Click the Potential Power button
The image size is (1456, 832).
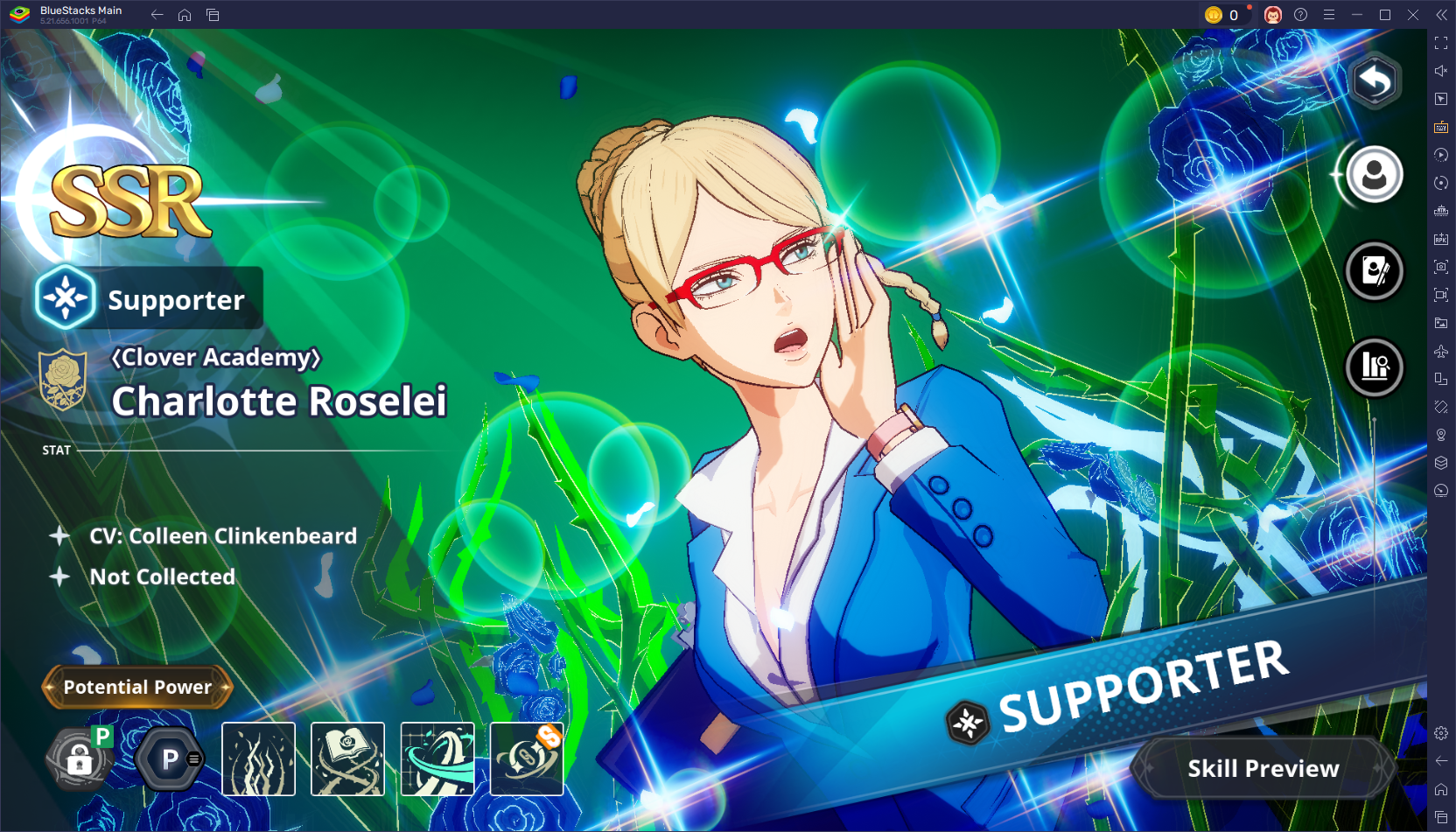pos(136,687)
